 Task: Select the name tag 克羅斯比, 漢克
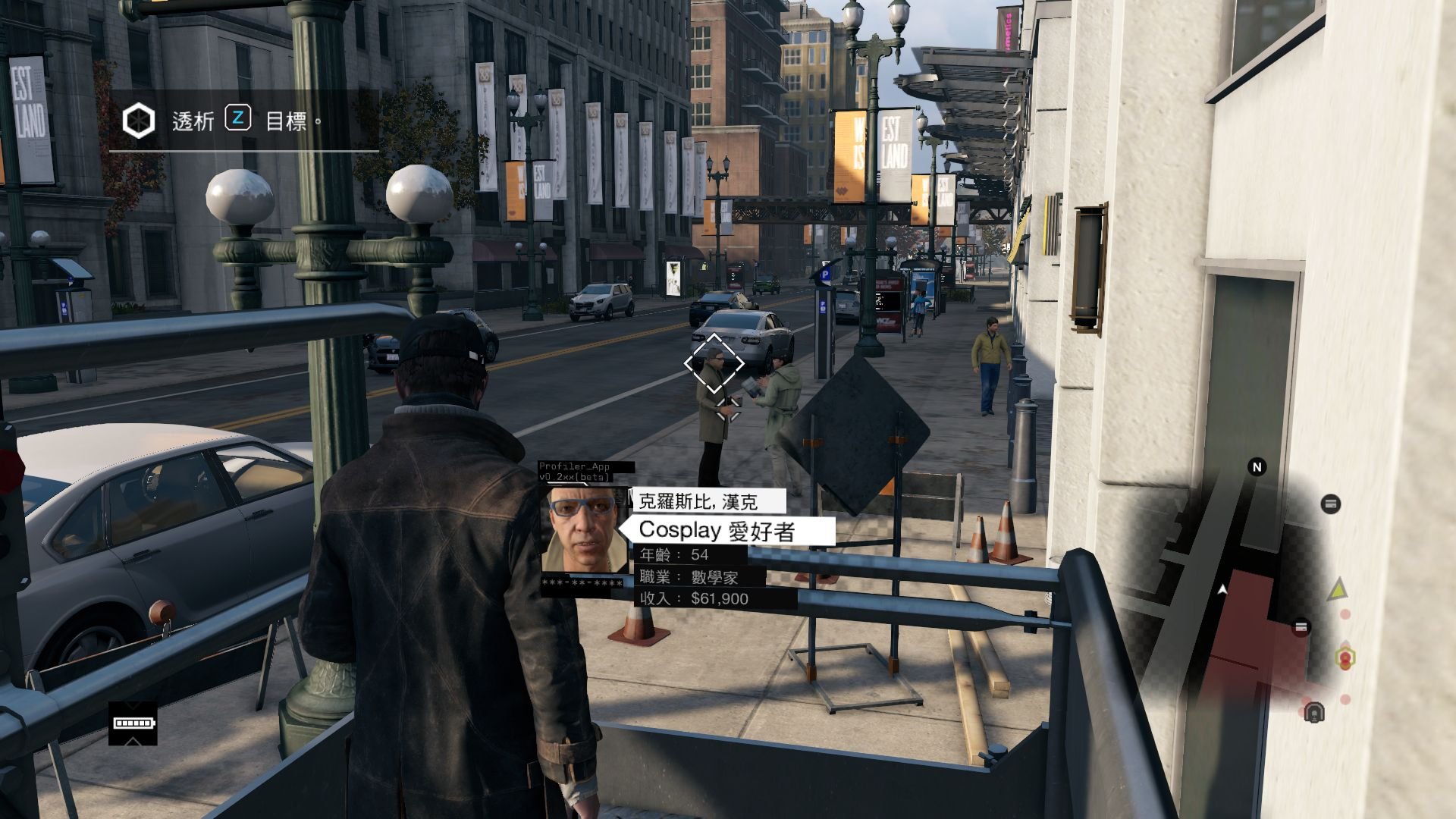tap(698, 501)
